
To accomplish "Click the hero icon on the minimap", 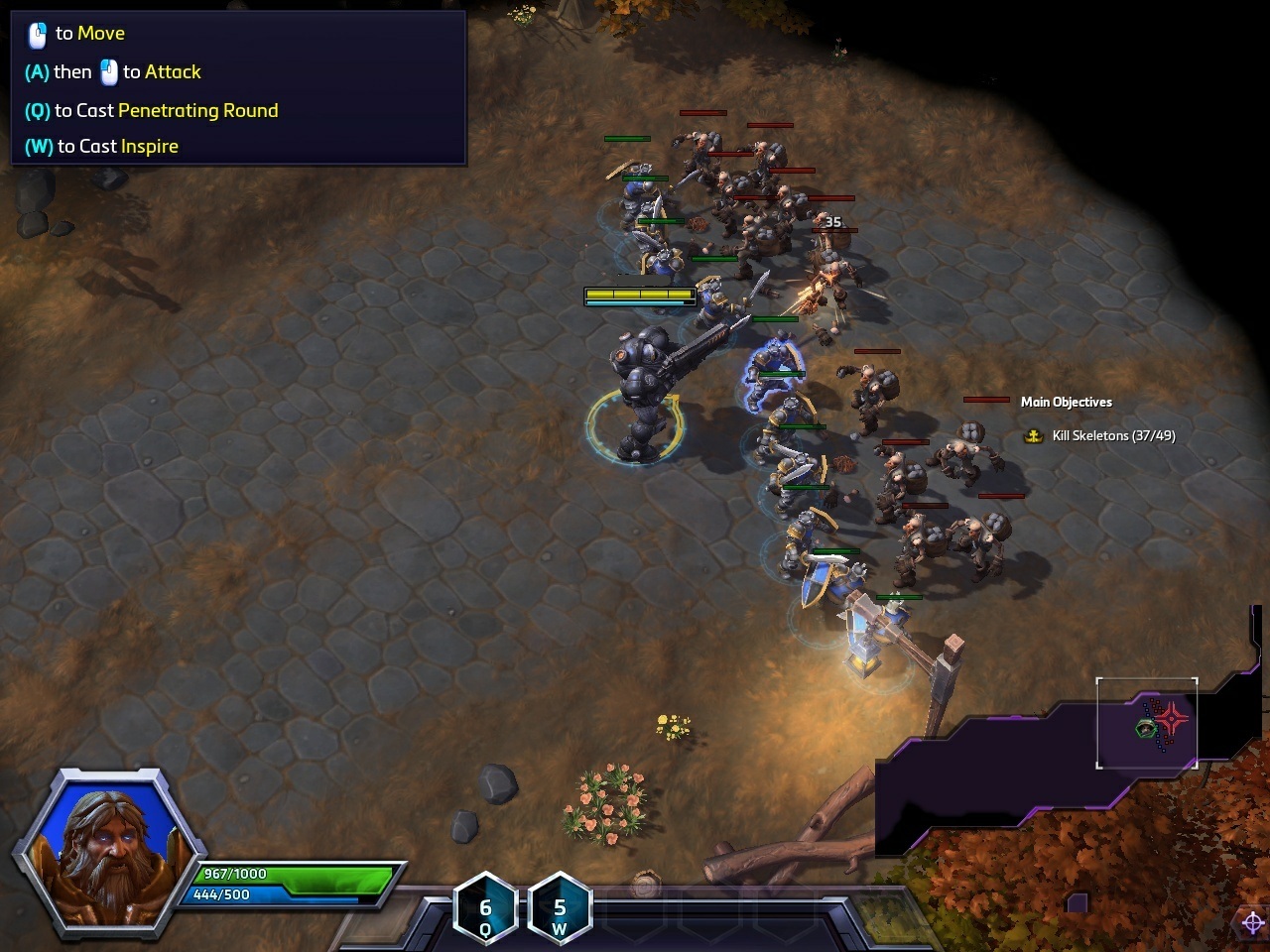I will point(1146,729).
